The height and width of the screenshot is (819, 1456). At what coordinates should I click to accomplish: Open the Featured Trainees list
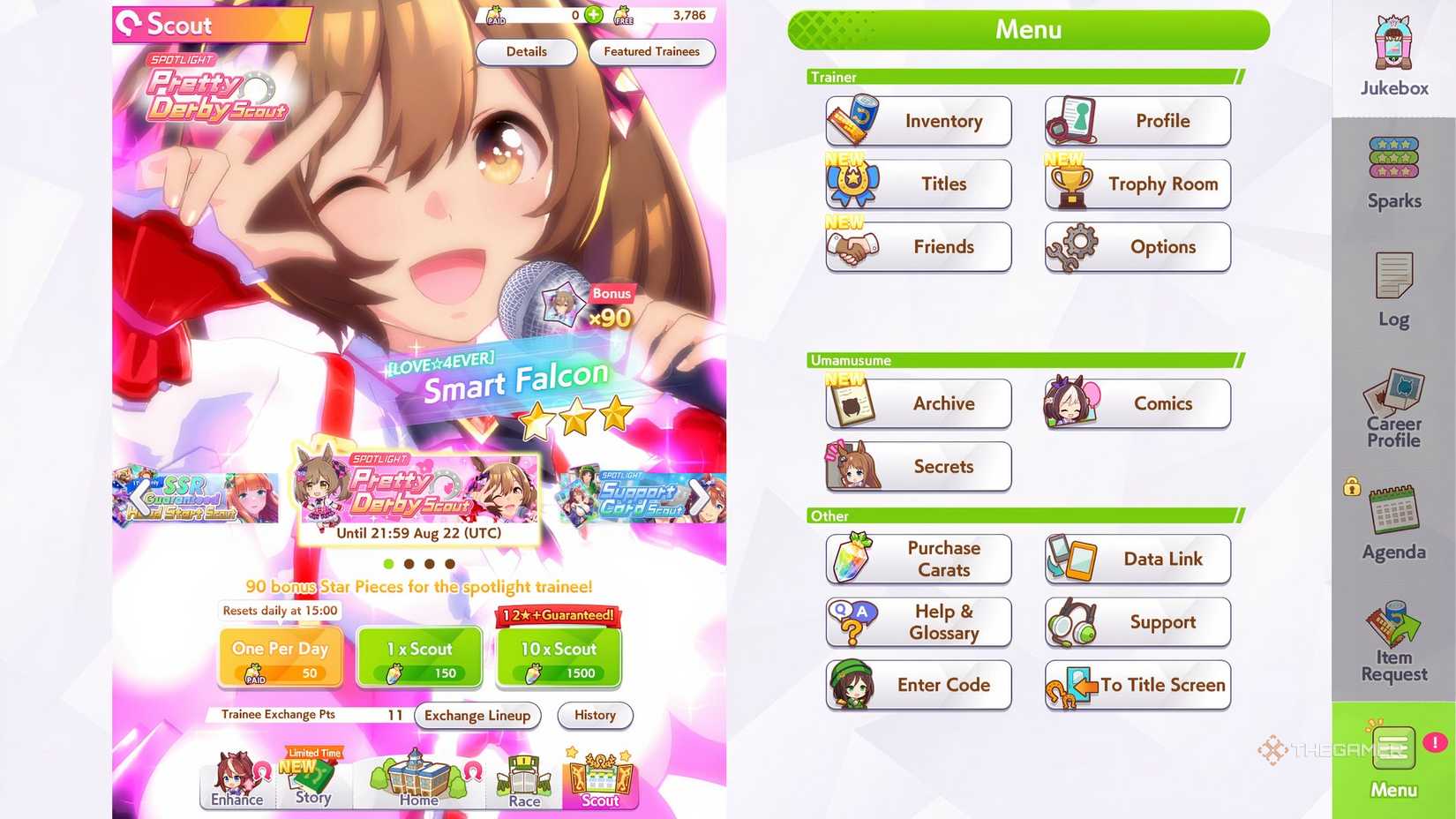pyautogui.click(x=652, y=52)
